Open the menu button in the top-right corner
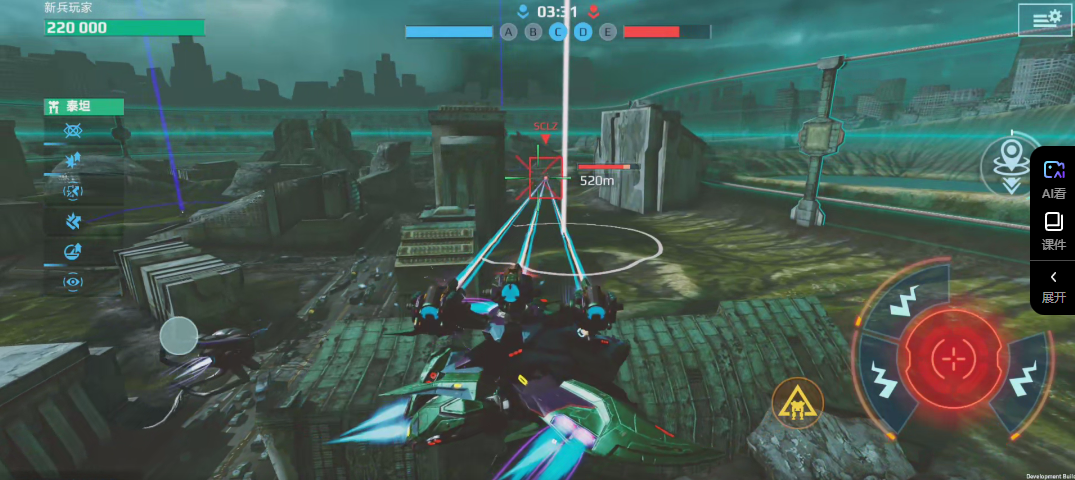 coord(1044,19)
